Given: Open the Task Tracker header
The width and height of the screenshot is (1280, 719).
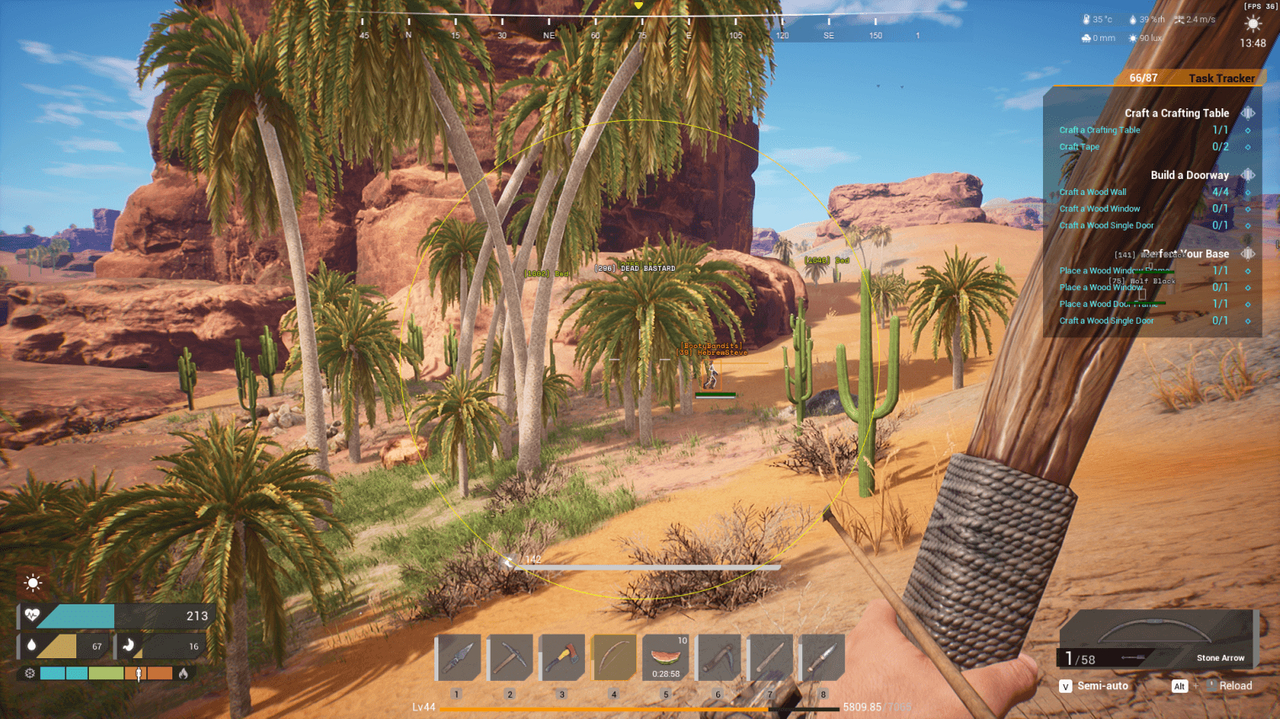Looking at the screenshot, I should [x=1190, y=78].
